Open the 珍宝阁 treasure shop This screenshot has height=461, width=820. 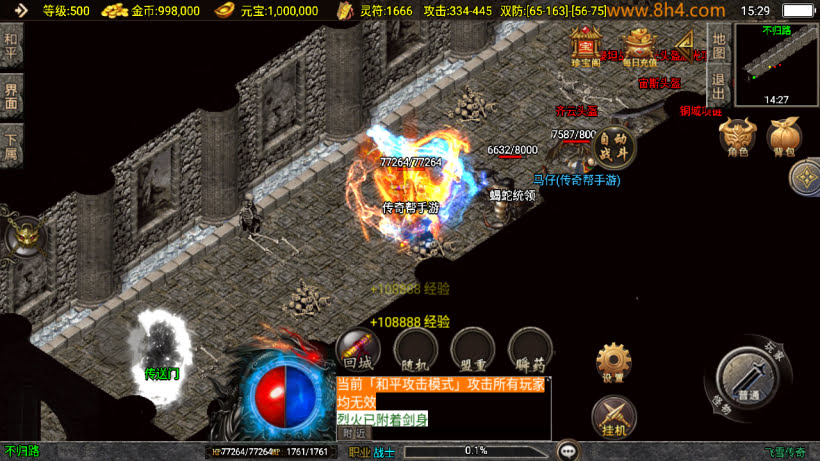(583, 46)
